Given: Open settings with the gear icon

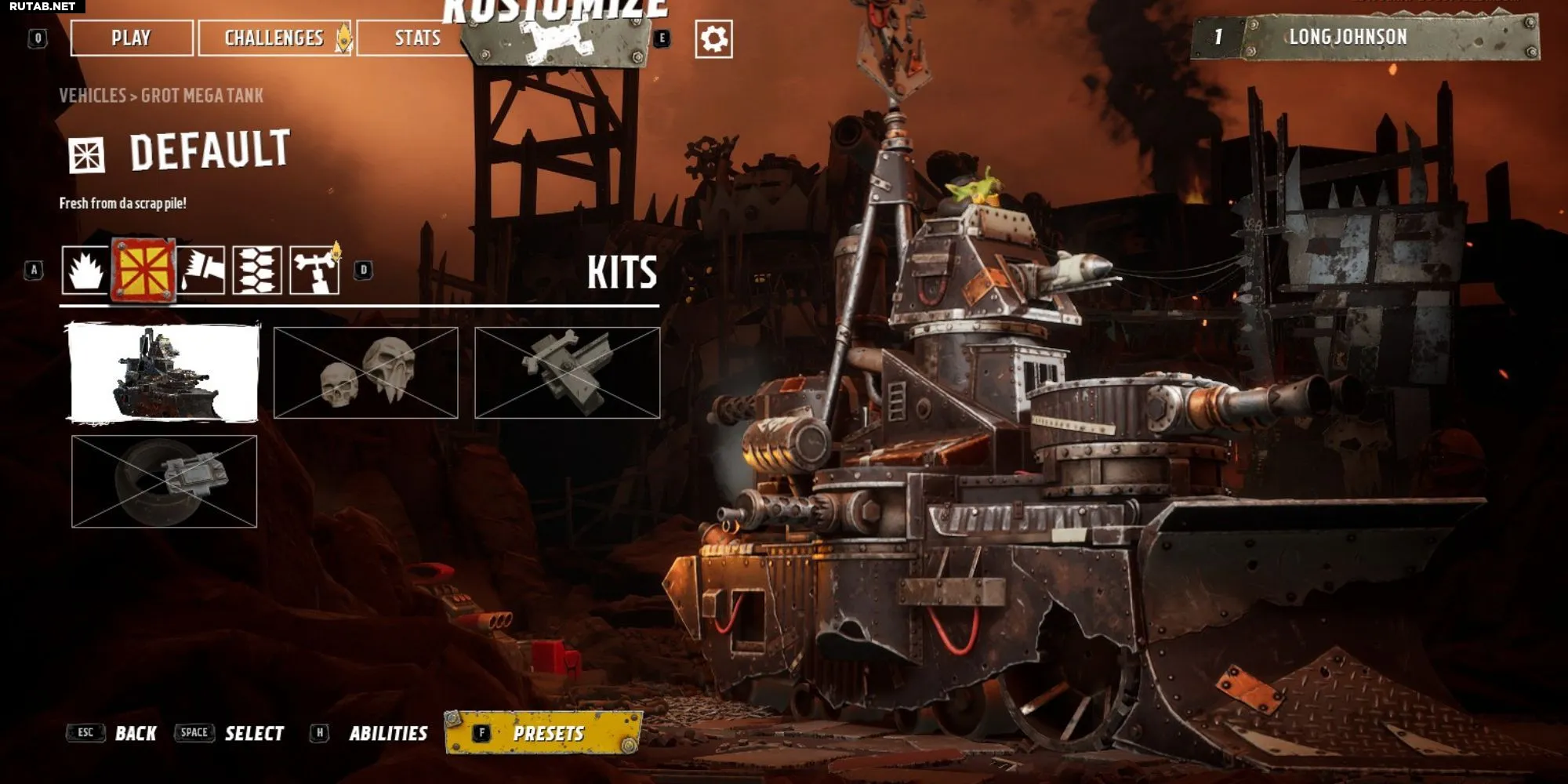Looking at the screenshot, I should coord(713,39).
